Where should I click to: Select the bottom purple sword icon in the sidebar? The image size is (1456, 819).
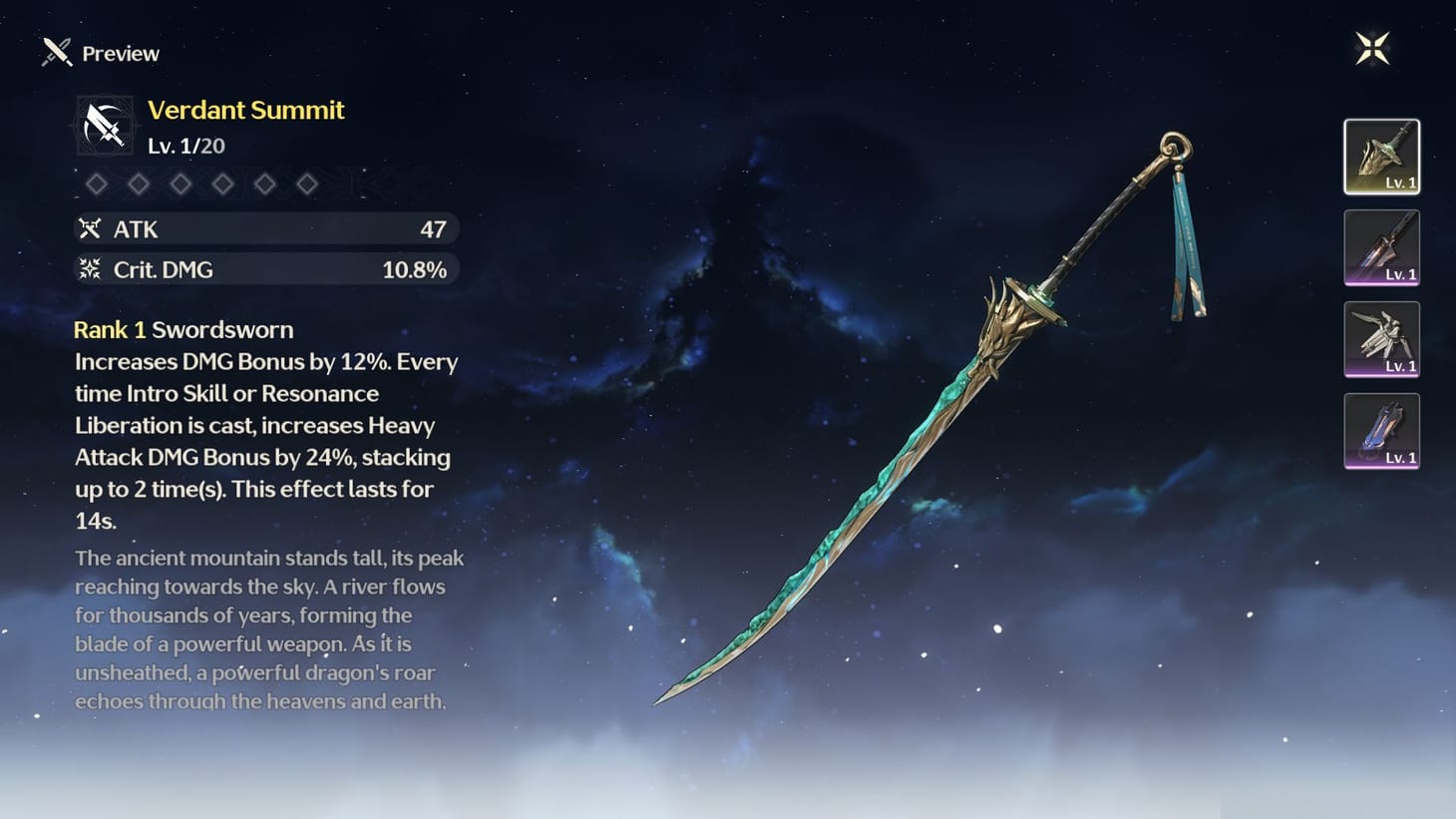pos(1381,432)
